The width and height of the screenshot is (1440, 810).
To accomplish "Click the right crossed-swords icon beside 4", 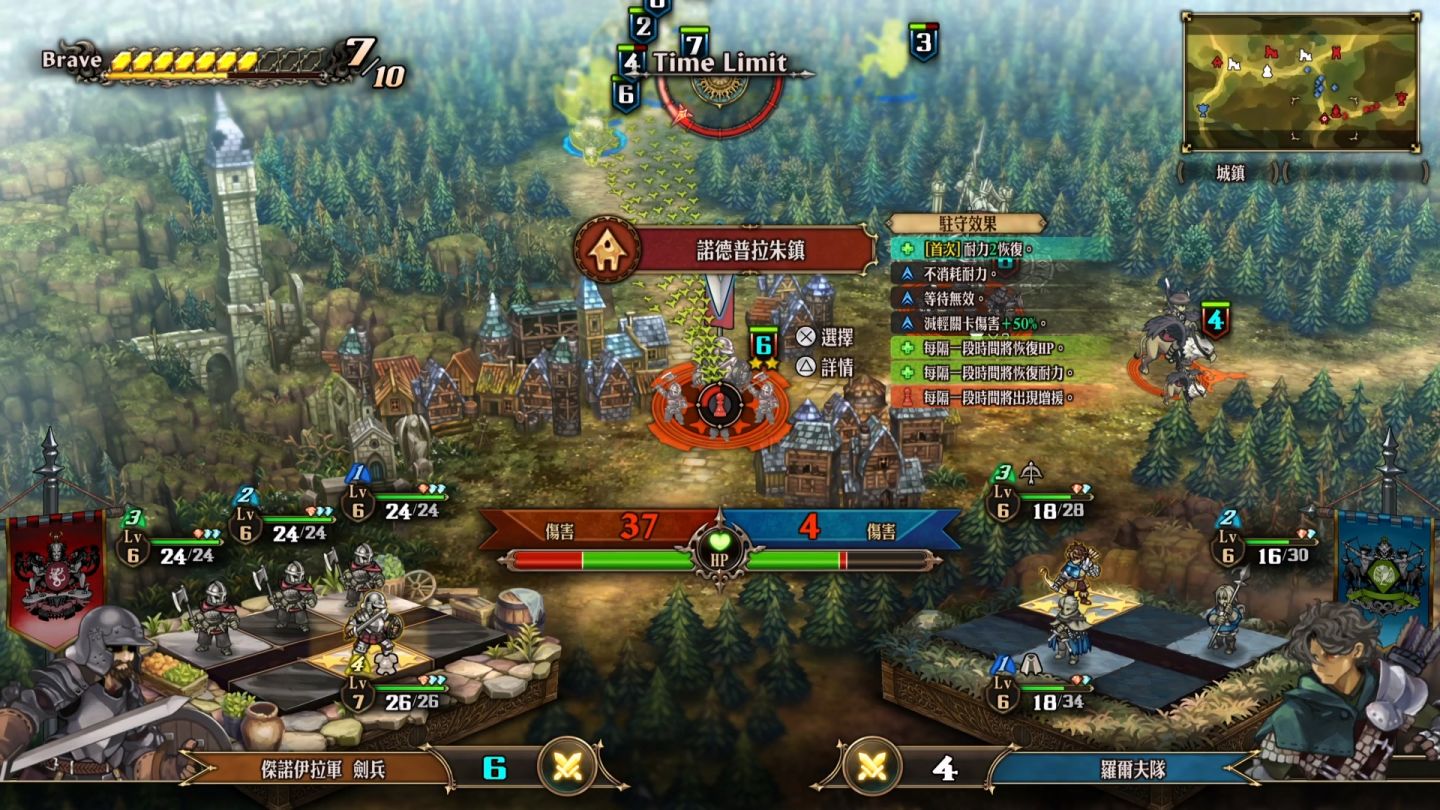I will click(x=873, y=767).
